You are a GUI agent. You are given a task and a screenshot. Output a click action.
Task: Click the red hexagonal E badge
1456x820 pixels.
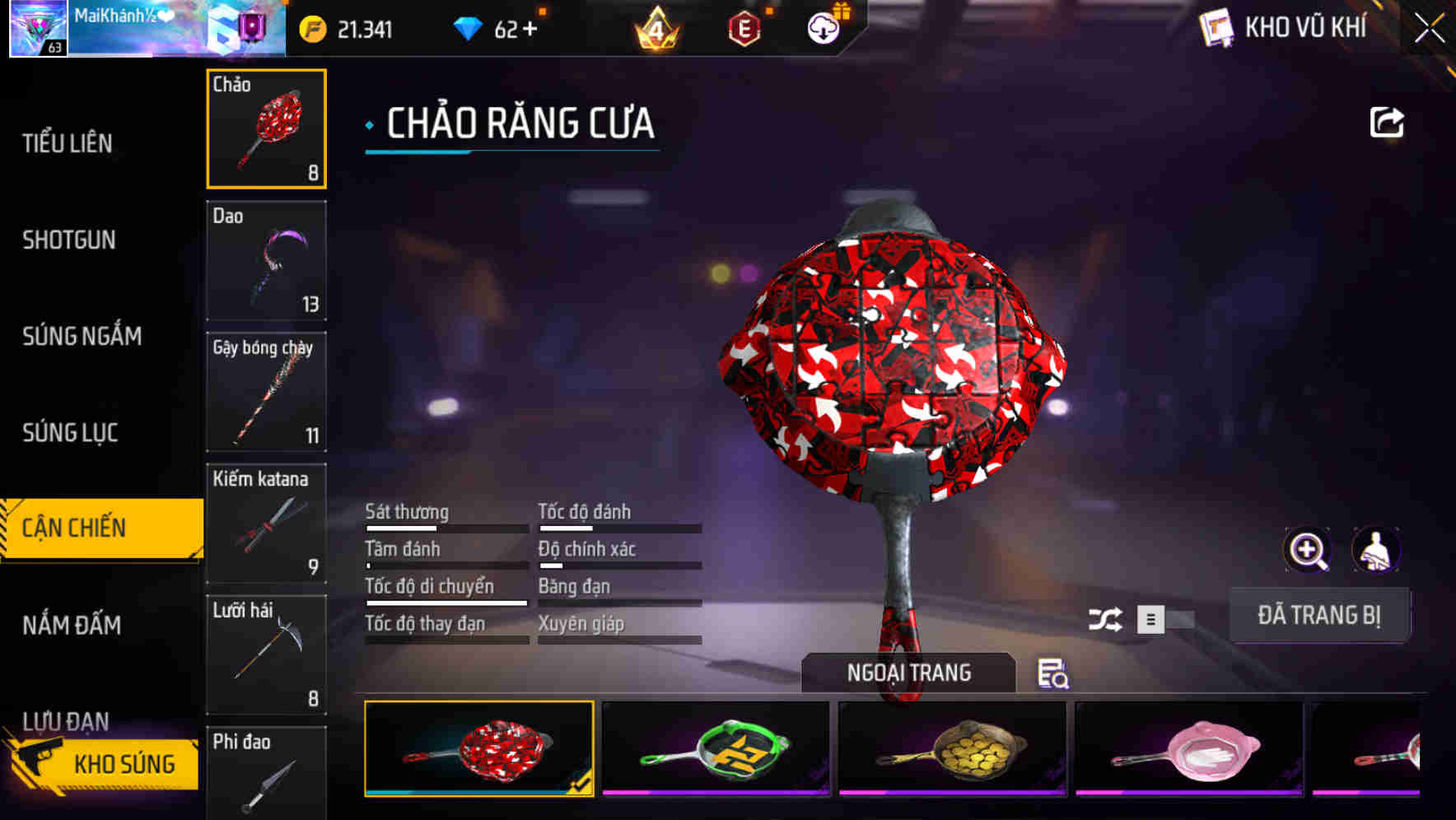coord(744,27)
